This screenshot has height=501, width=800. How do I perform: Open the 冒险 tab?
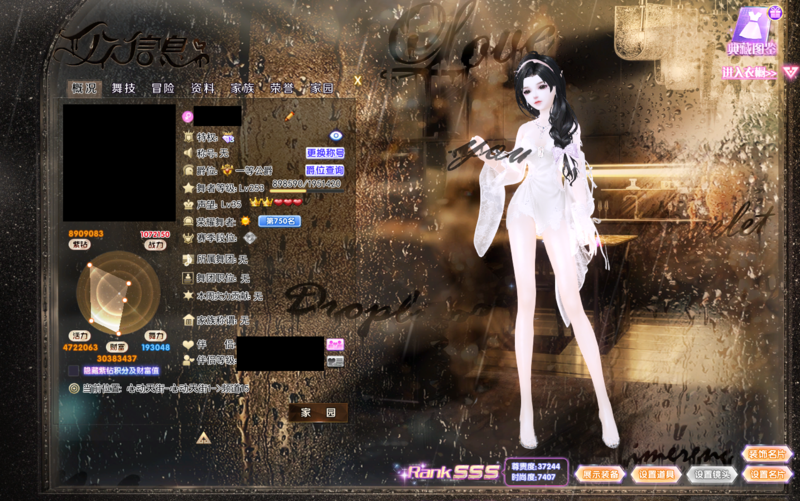[163, 88]
